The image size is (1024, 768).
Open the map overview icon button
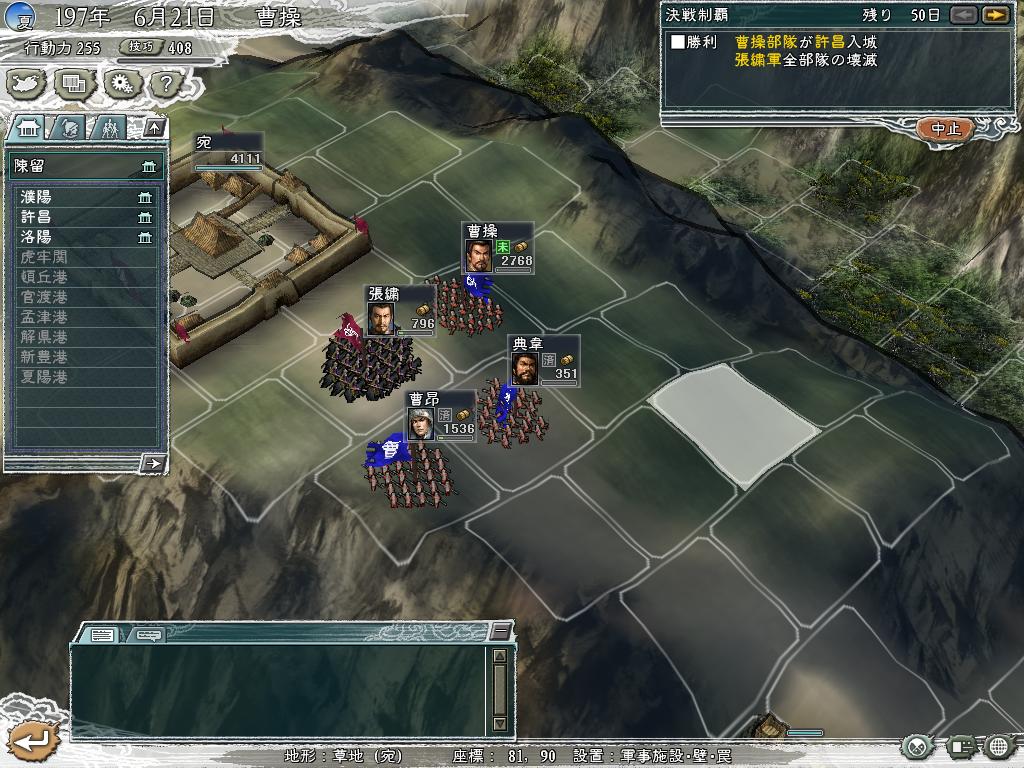27,83
